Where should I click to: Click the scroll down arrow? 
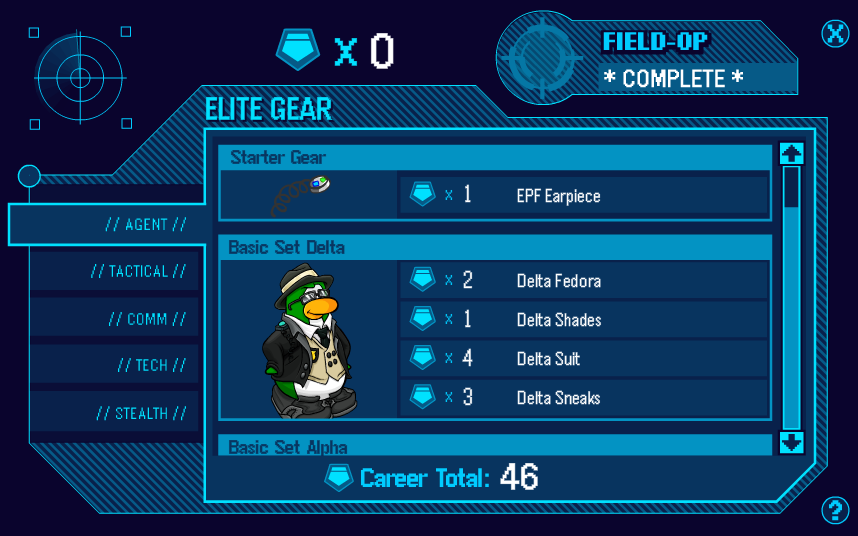pyautogui.click(x=791, y=442)
